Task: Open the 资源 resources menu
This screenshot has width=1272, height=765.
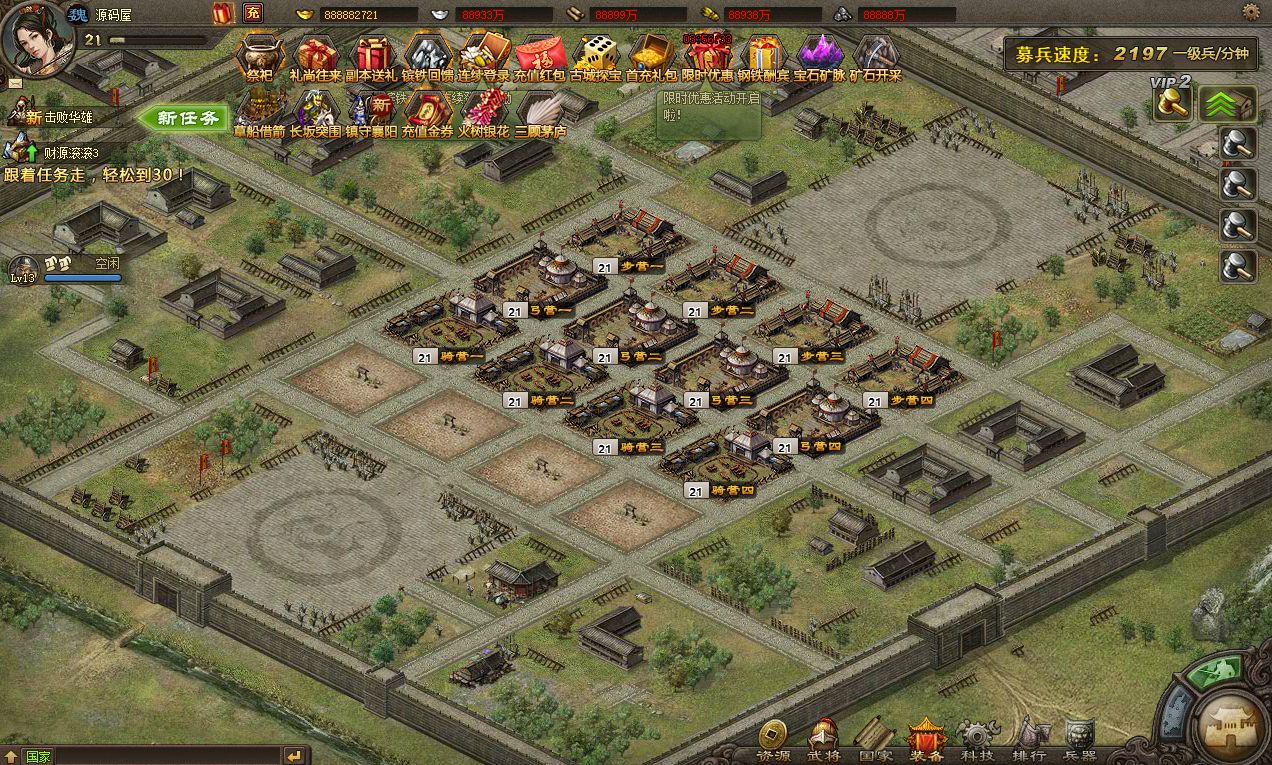Action: (772, 740)
